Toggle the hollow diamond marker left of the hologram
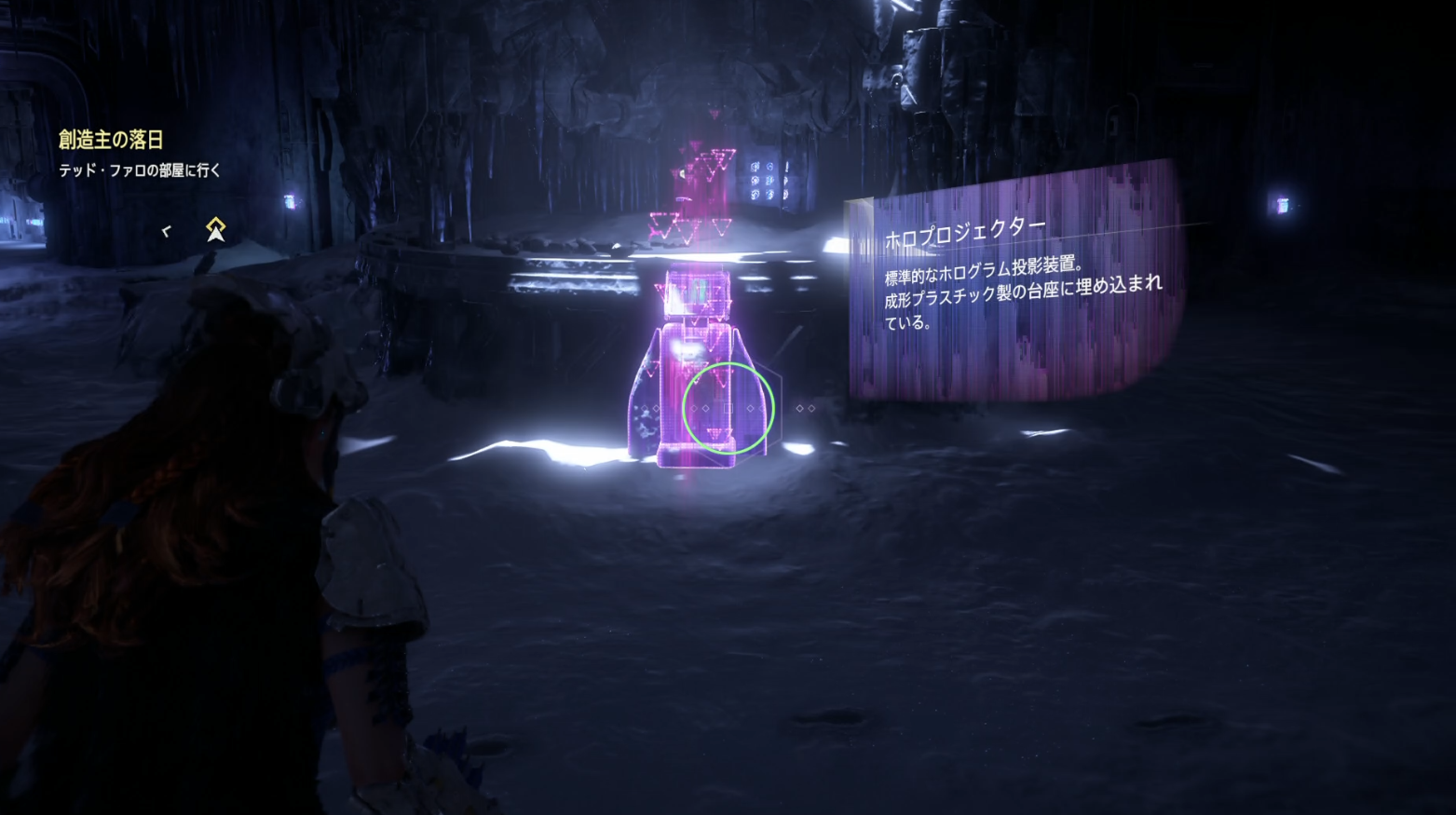 (x=646, y=408)
